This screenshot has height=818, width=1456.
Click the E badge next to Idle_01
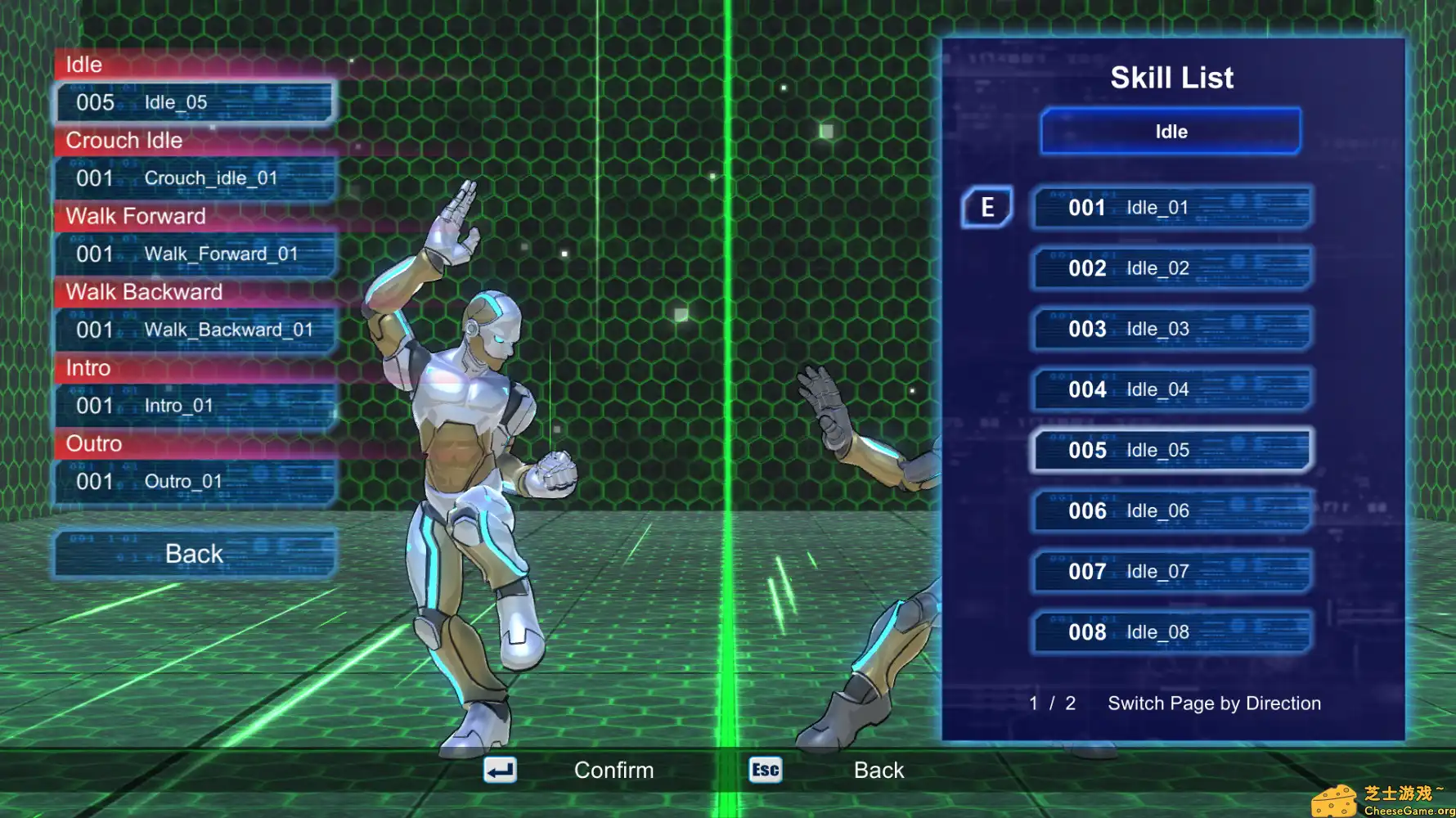tap(986, 208)
